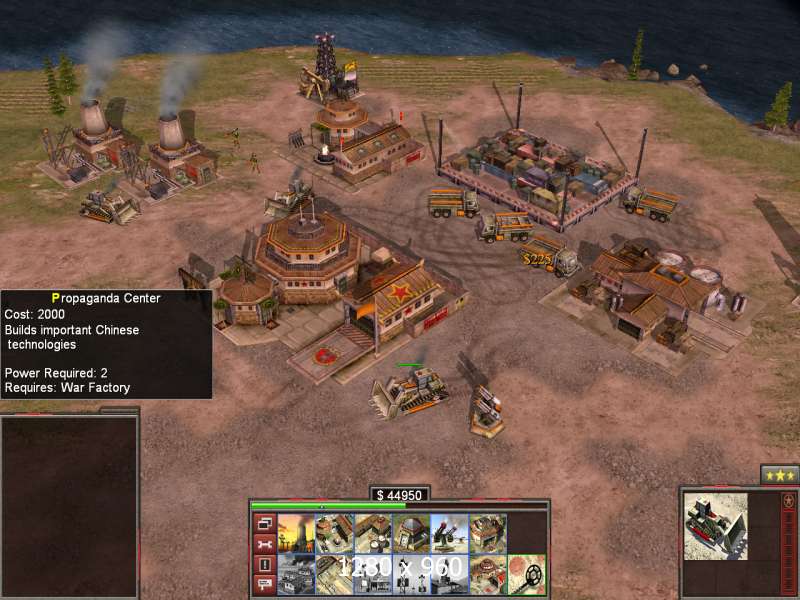Select the Bunker build icon
Screen dimensions: 800x600
(411, 534)
